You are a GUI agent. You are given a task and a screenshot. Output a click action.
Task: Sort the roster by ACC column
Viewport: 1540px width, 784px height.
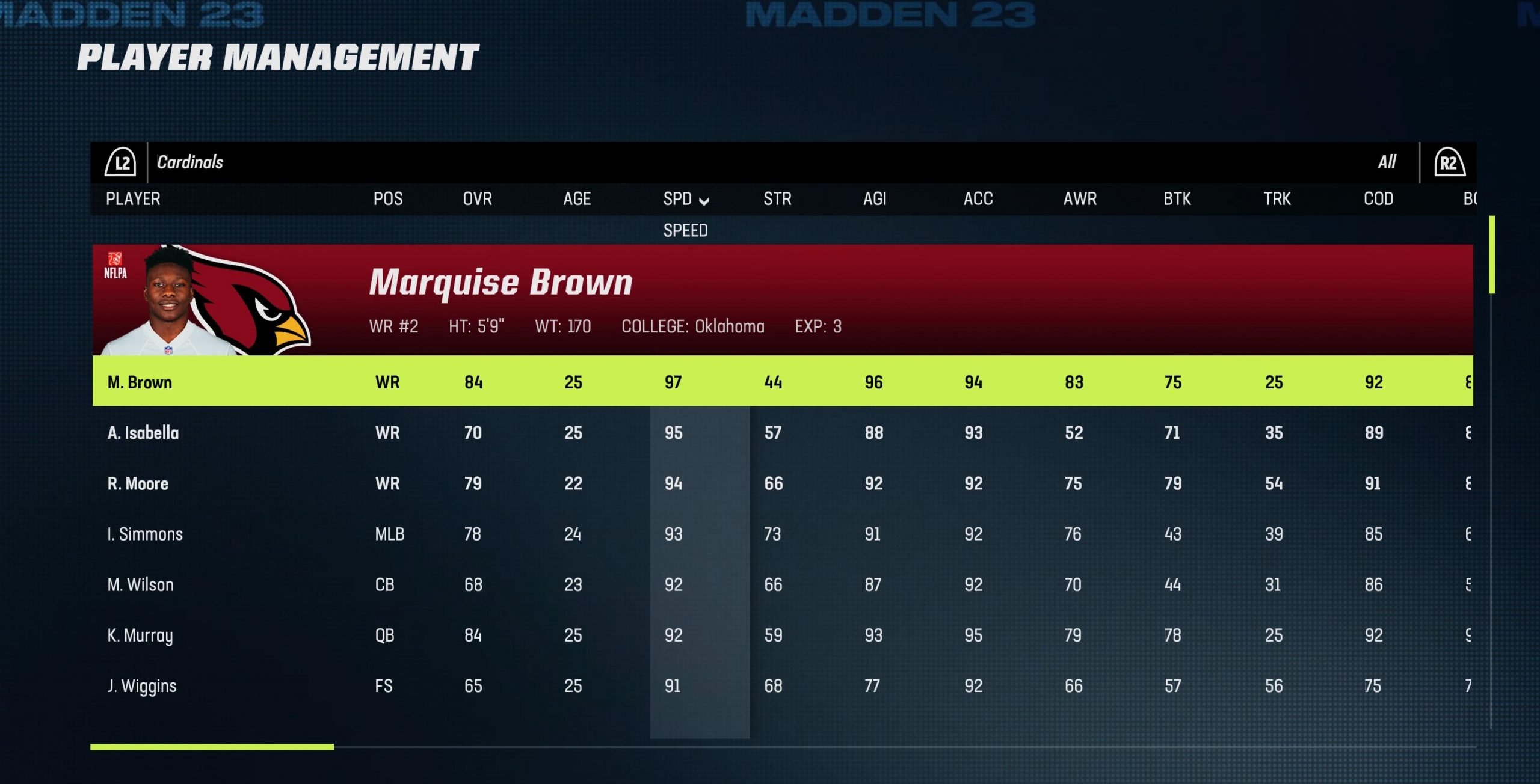(978, 199)
